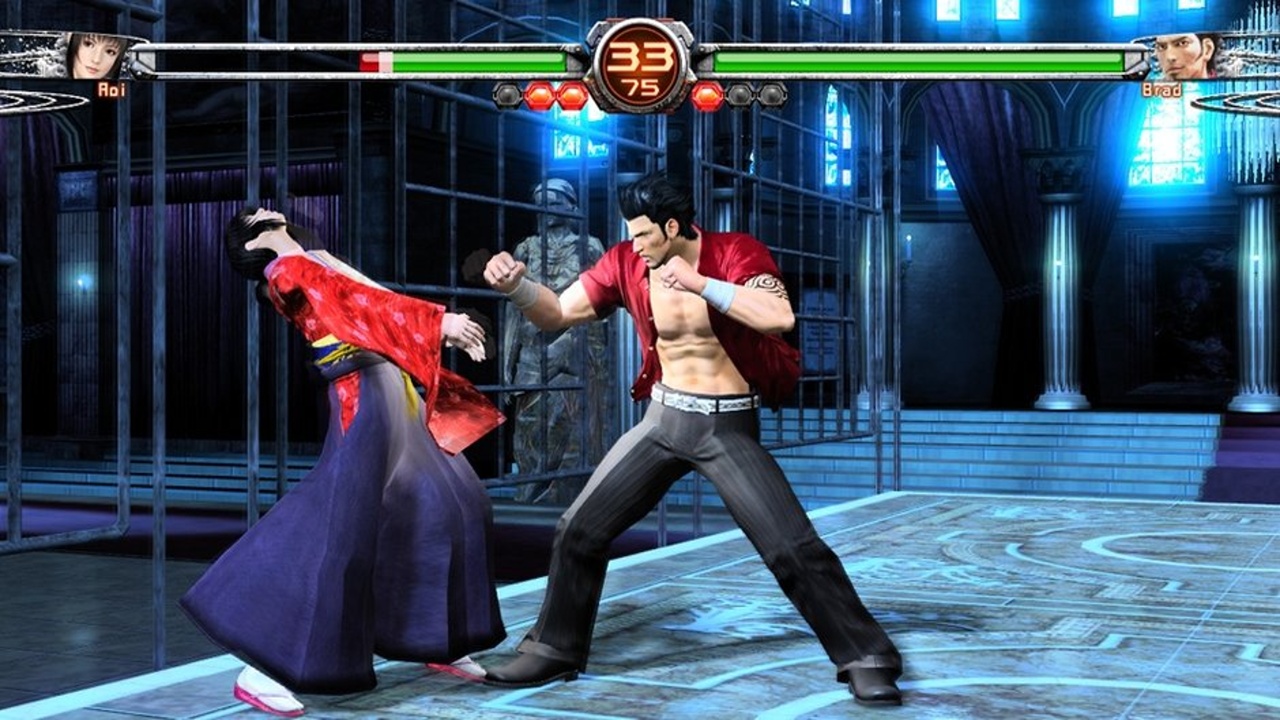The height and width of the screenshot is (720, 1280).
Task: Click Brad's lit red round marker
Action: point(707,94)
